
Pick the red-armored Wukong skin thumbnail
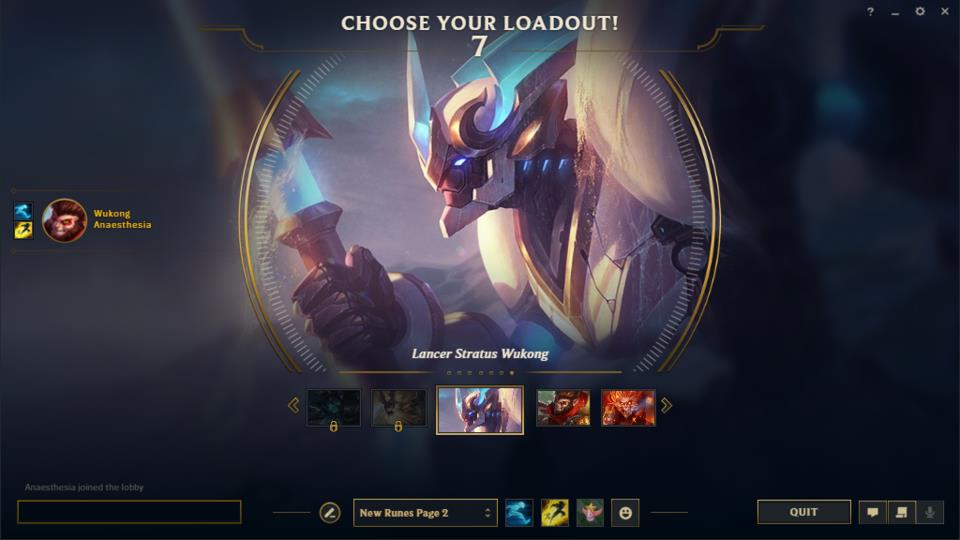pos(563,408)
